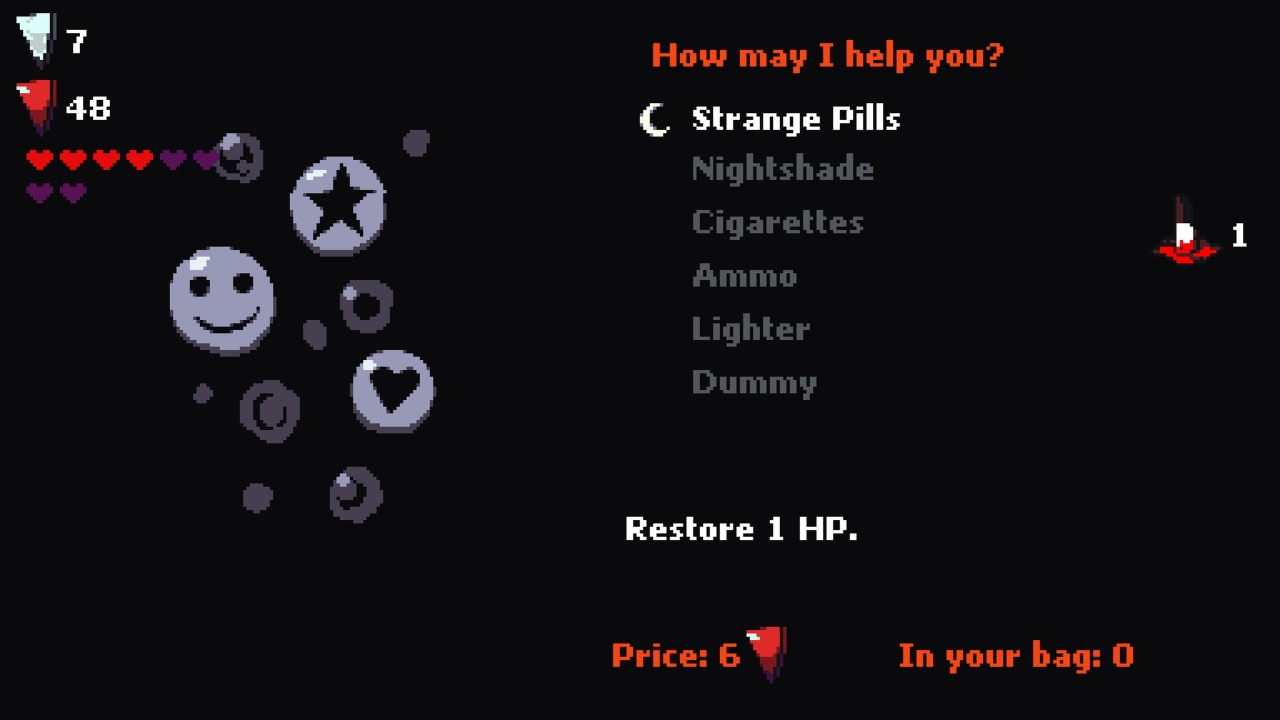
Task: Click the Restore 1 HP description text
Action: [743, 529]
